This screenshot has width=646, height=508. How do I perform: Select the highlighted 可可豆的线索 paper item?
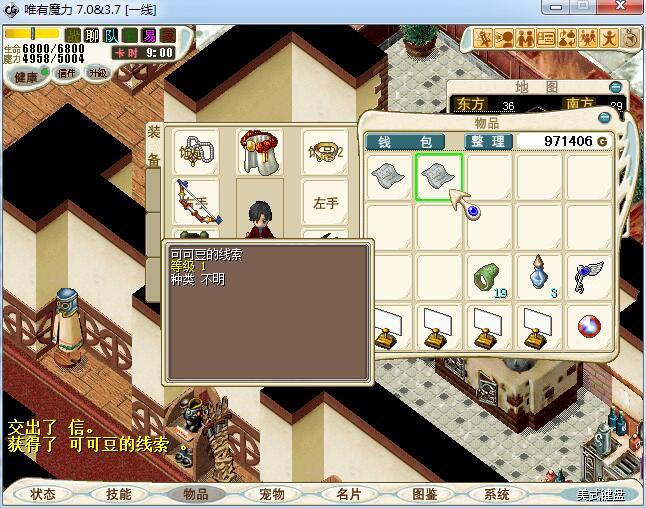pos(439,177)
